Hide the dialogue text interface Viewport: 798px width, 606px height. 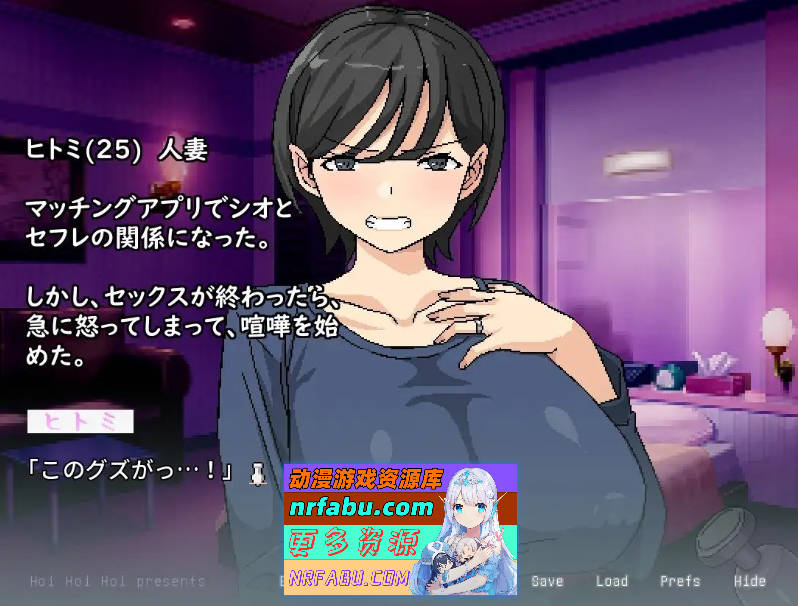point(749,581)
